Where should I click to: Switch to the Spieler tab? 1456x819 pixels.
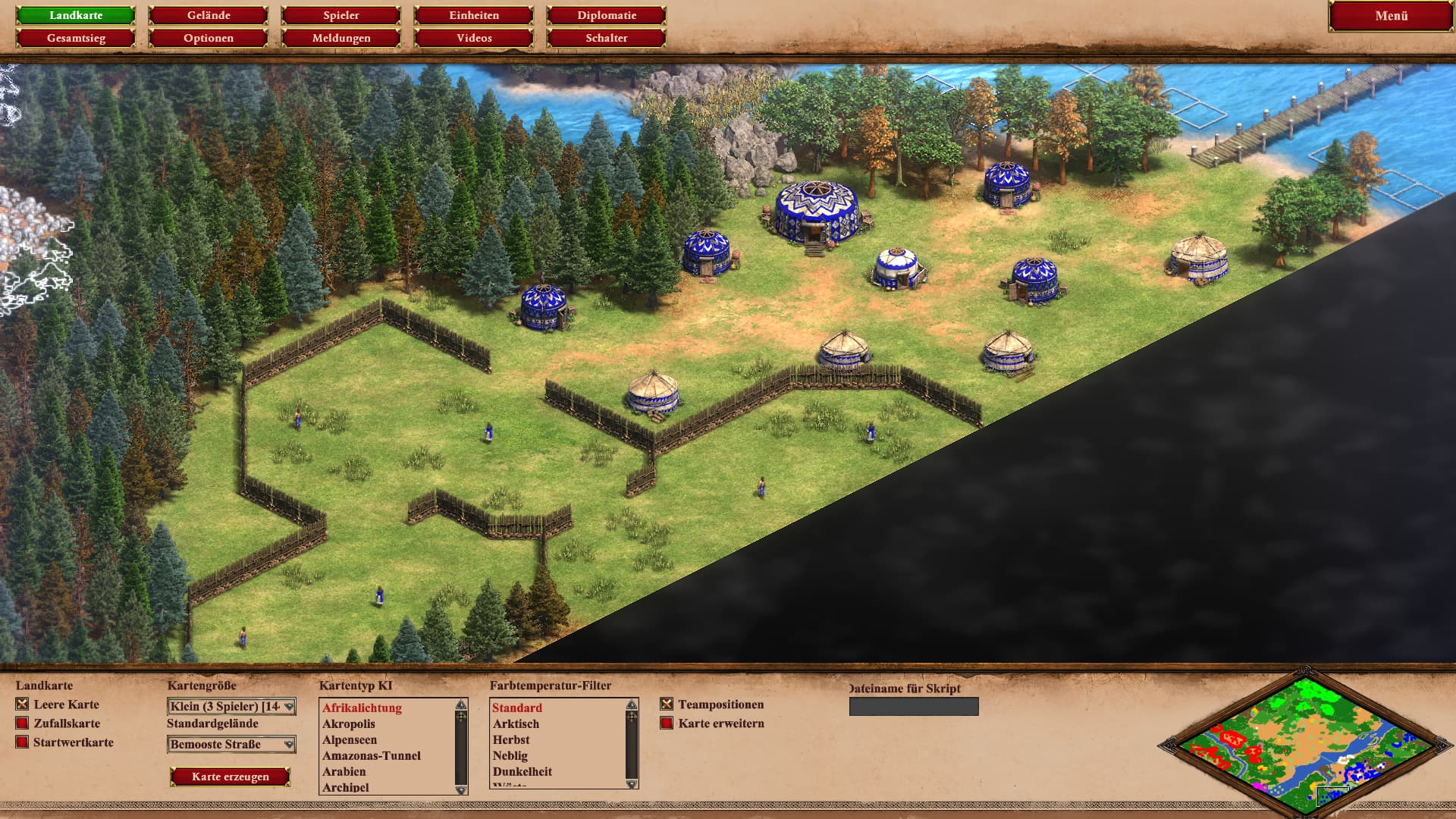[x=341, y=15]
